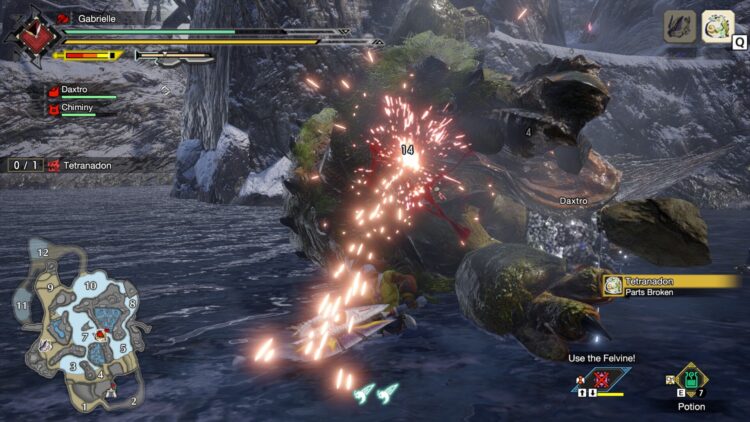
Task: Select party member Daxtro in the list
Action: [78, 90]
